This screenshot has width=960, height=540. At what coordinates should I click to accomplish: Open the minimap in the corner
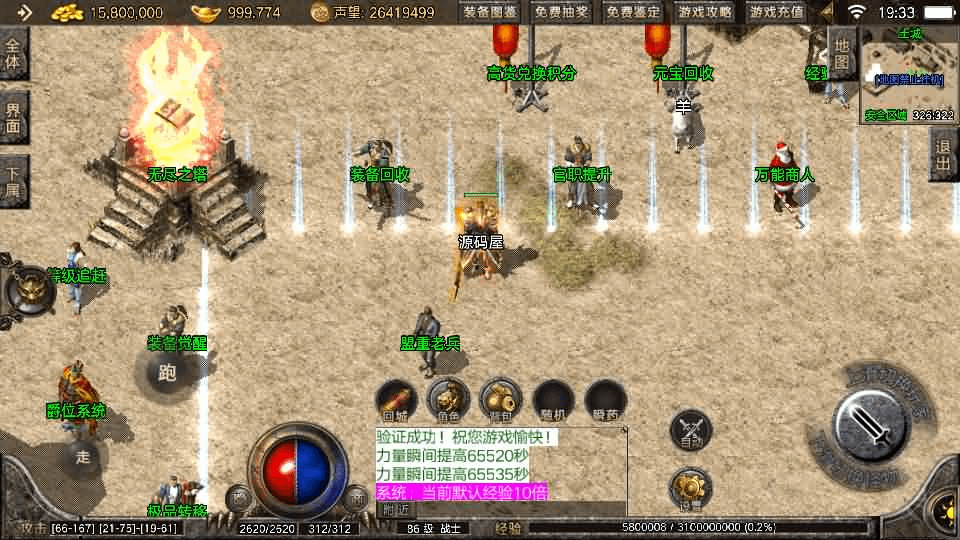coord(908,73)
